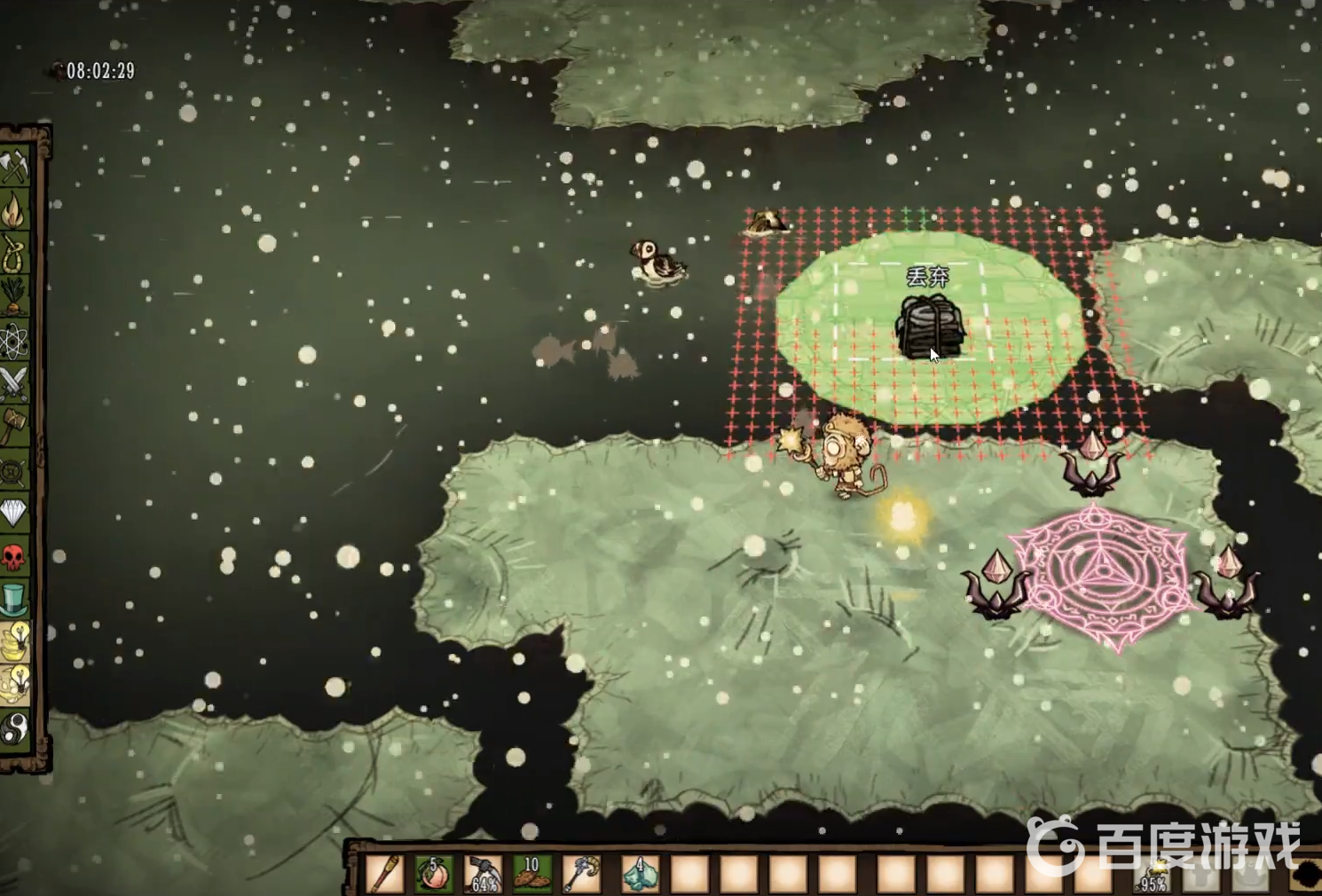Open the Tools crafting tab
1322x896 pixels.
click(15, 168)
